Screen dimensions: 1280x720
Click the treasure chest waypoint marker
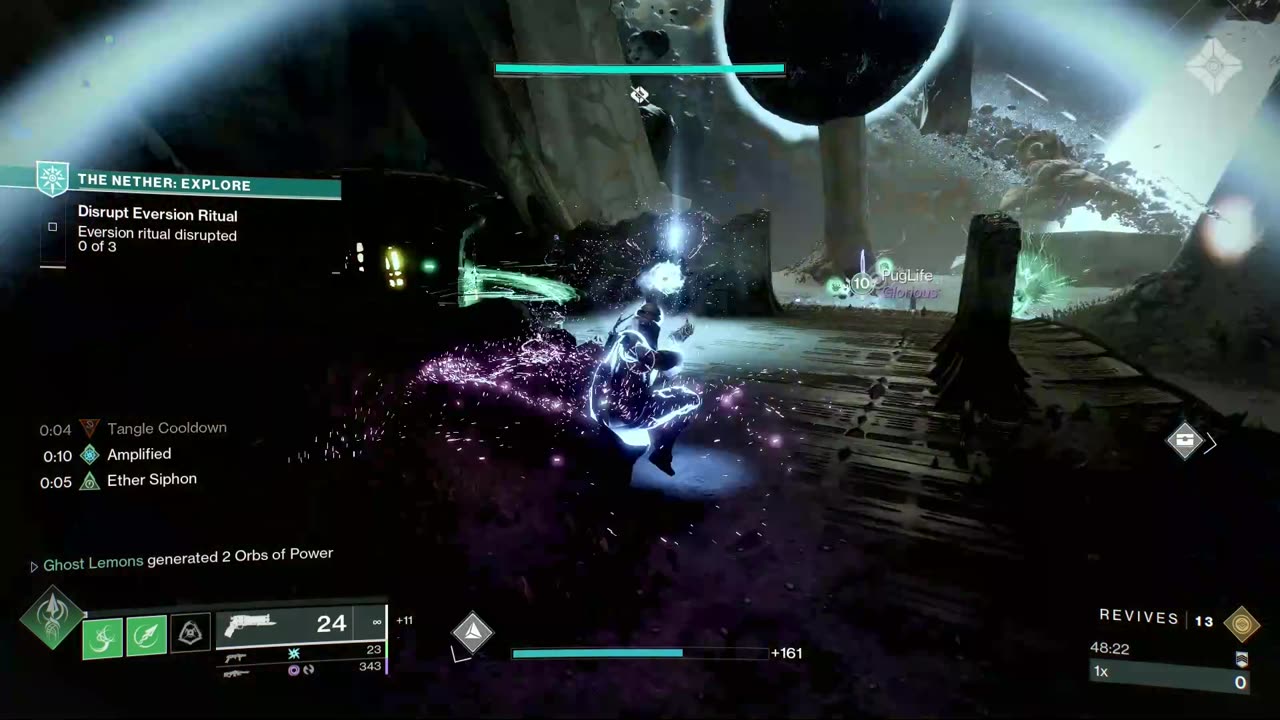(1185, 441)
